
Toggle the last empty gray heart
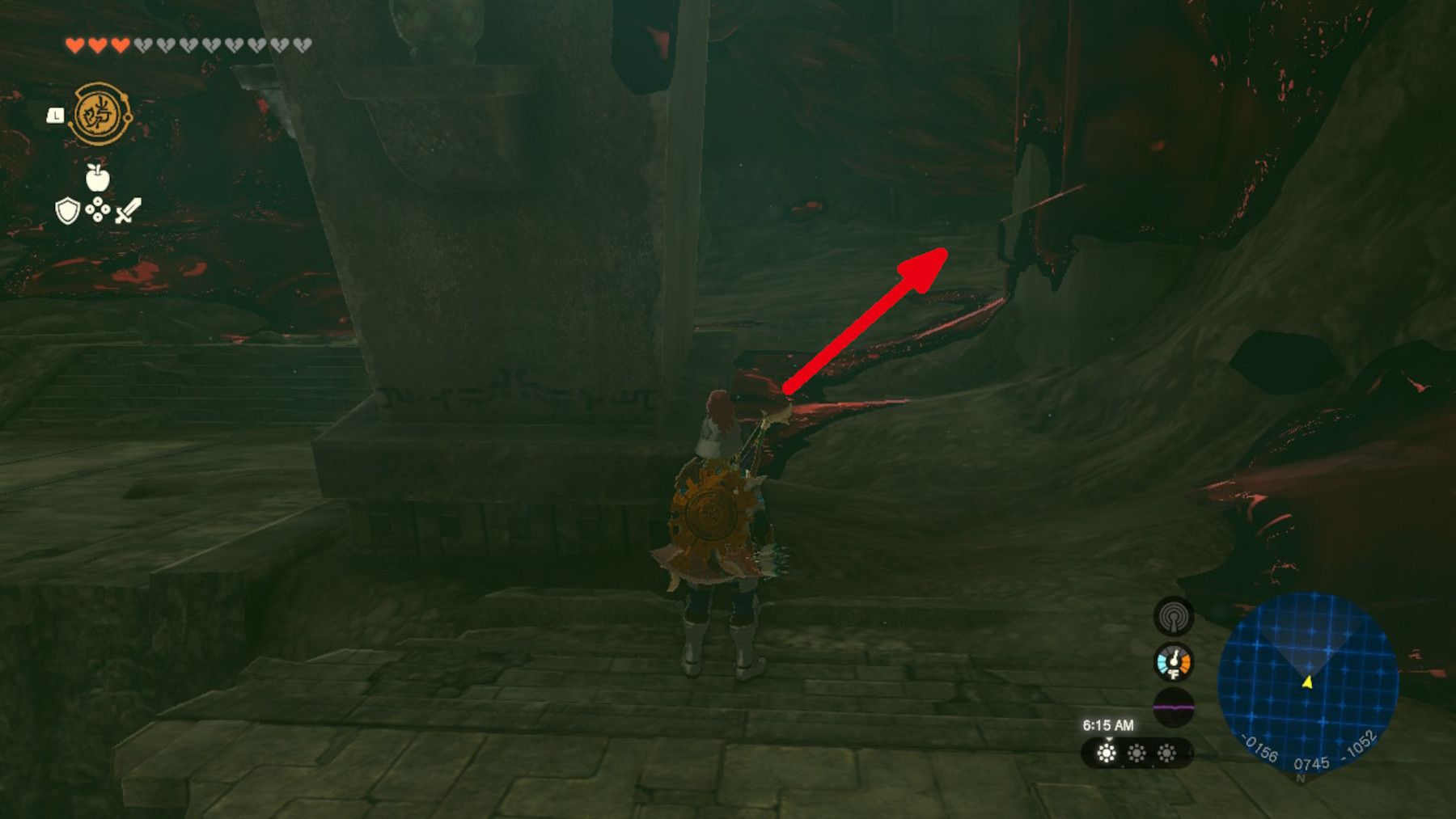299,46
